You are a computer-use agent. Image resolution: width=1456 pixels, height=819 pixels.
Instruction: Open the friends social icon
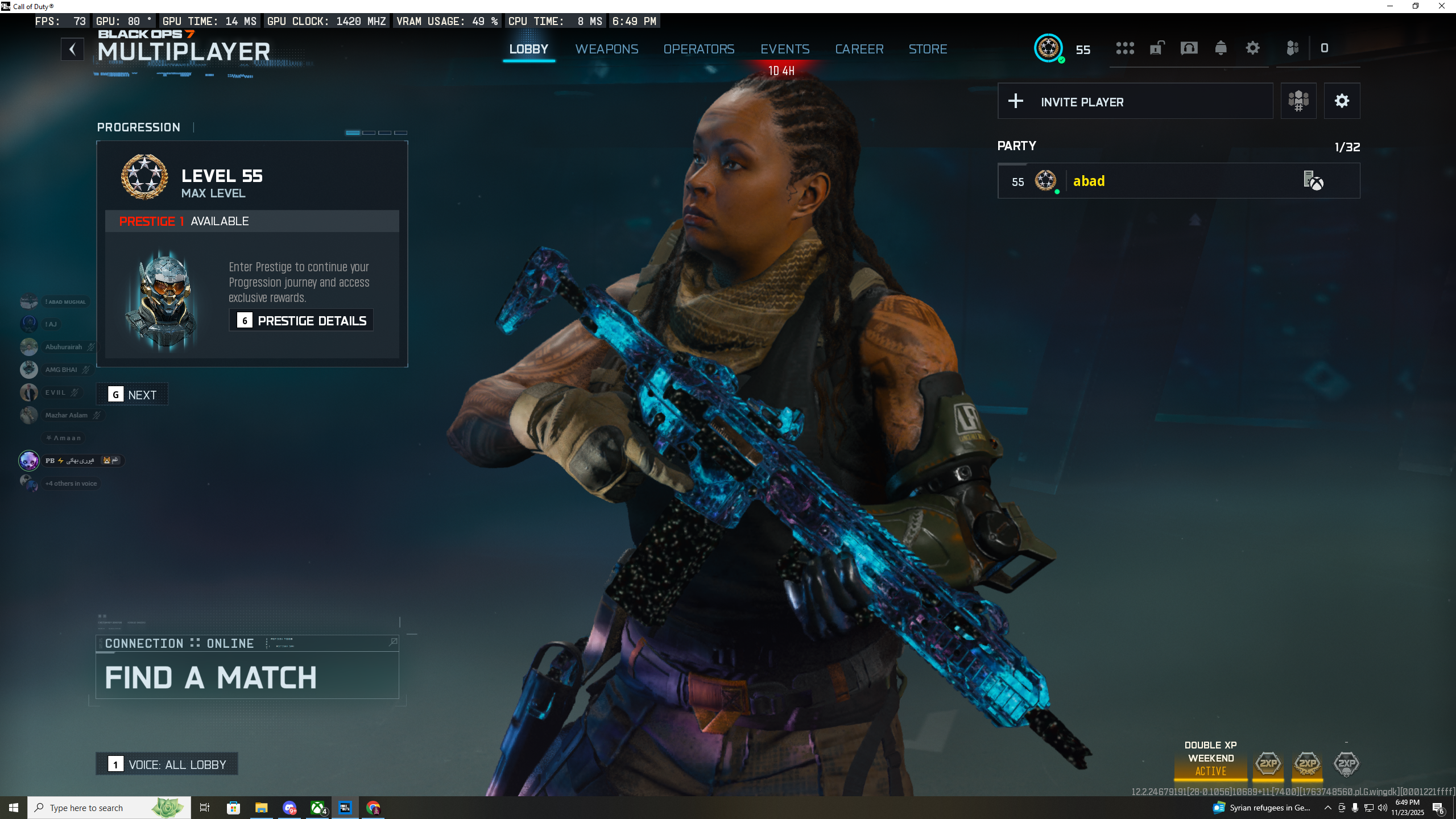(x=1292, y=48)
